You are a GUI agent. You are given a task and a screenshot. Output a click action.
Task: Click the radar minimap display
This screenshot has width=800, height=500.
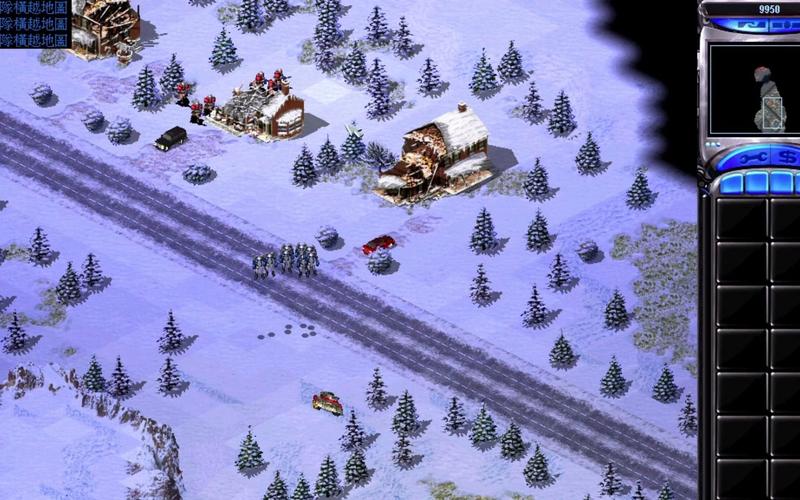754,89
